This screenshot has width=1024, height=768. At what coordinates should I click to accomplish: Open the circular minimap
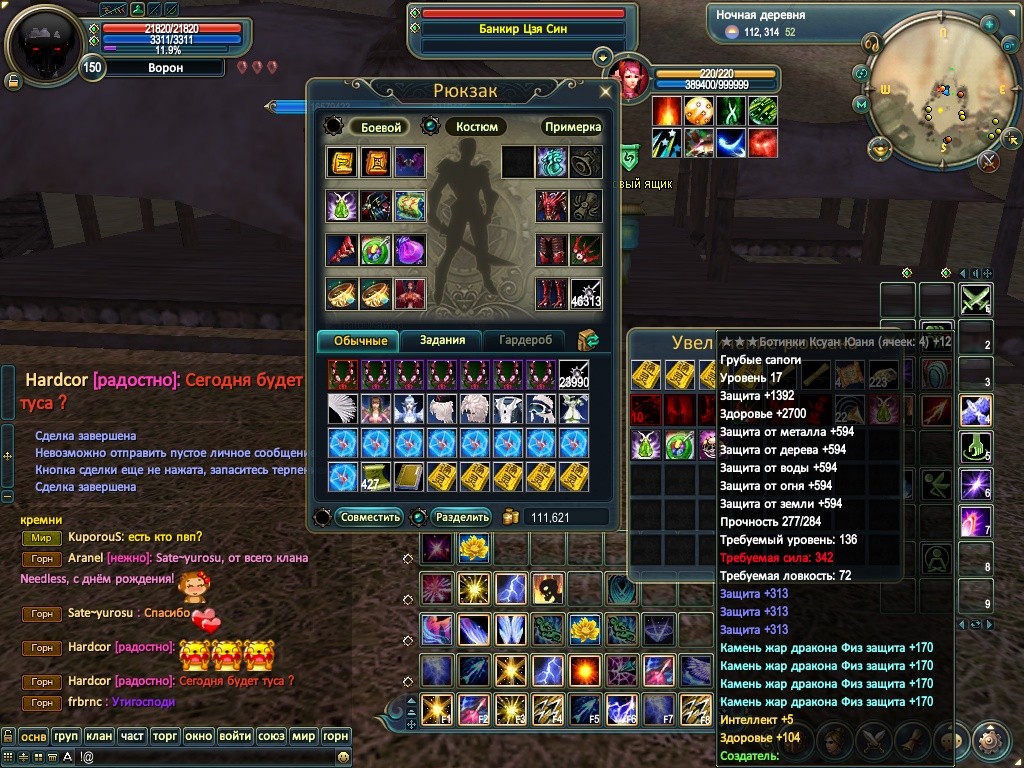935,97
